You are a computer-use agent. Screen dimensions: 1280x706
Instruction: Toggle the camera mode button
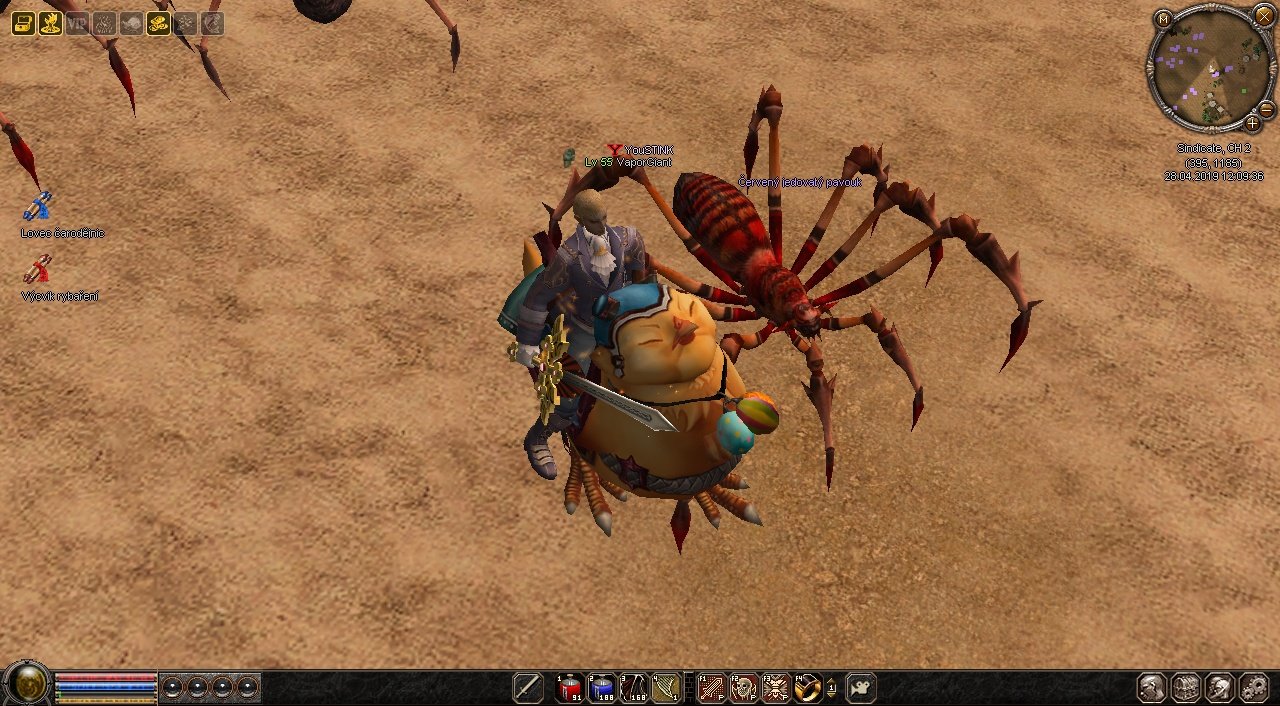(x=860, y=688)
